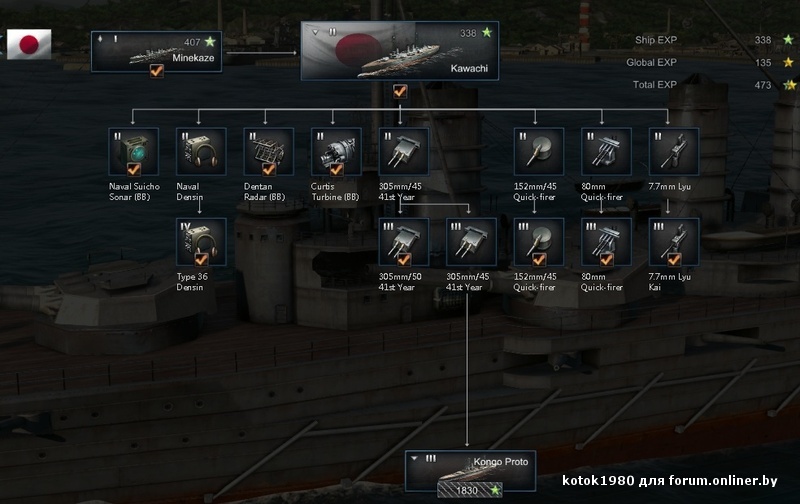Viewport: 800px width, 504px height.
Task: Pick the Curtis Turbine (88) module
Action: click(336, 152)
